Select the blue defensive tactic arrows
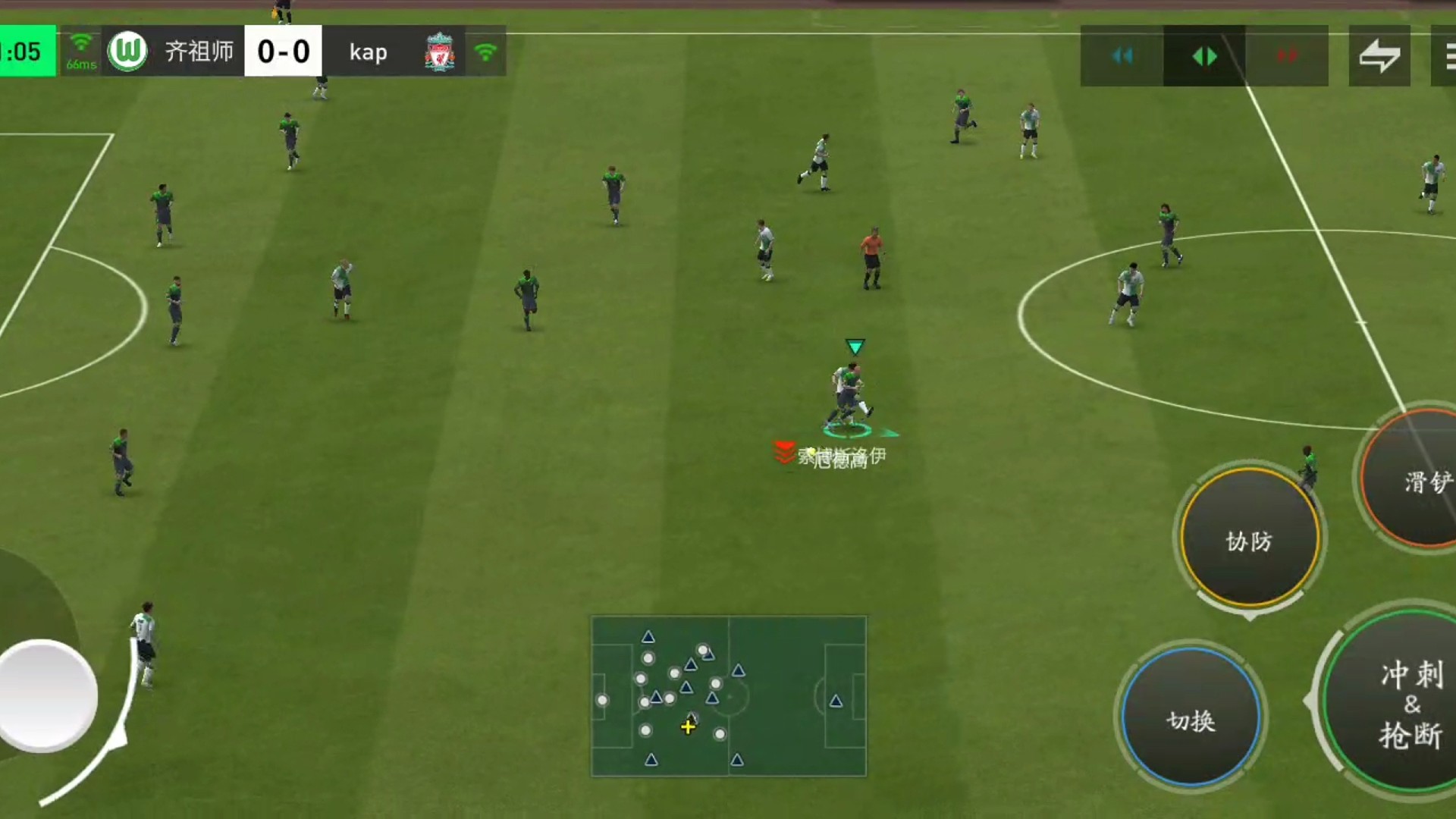The image size is (1456, 819). [1122, 55]
